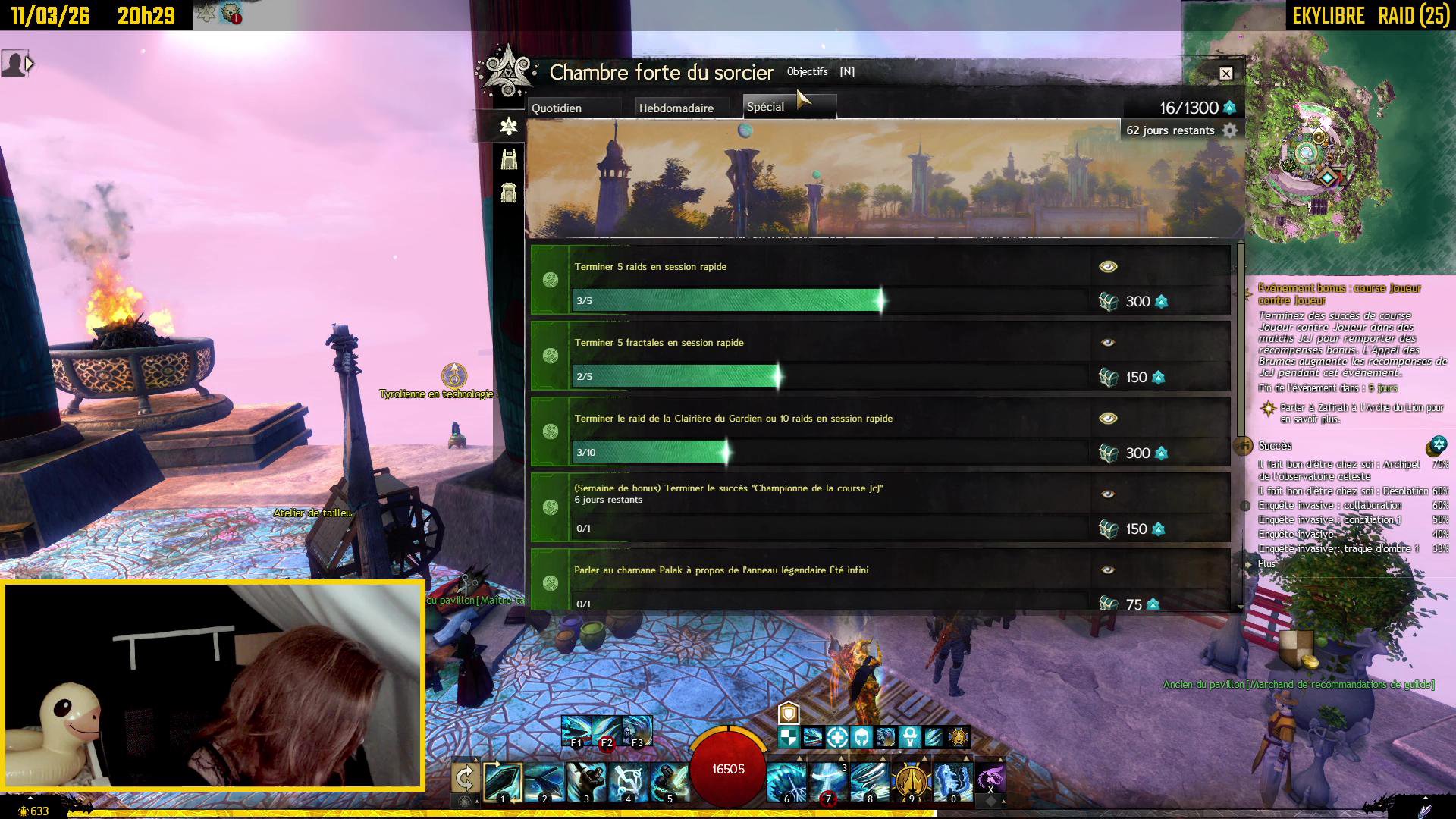The width and height of the screenshot is (1456, 819).
Task: Open the party portrait panel arrow
Action: pyautogui.click(x=30, y=64)
